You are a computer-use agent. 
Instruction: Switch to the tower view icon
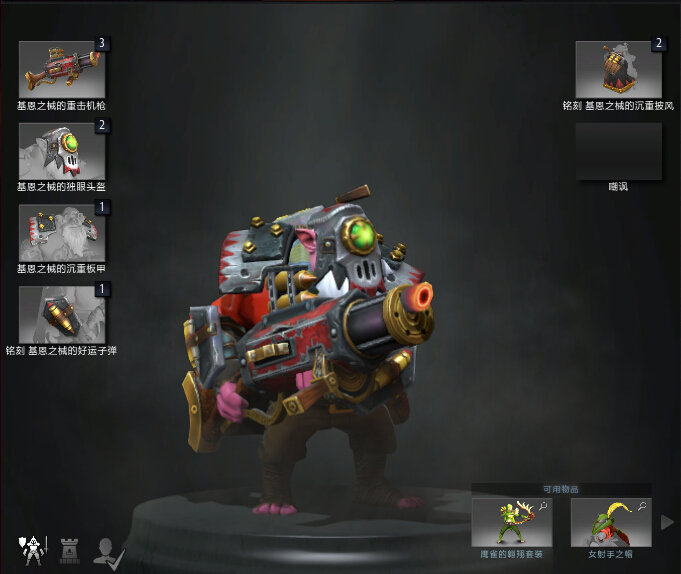(x=69, y=548)
